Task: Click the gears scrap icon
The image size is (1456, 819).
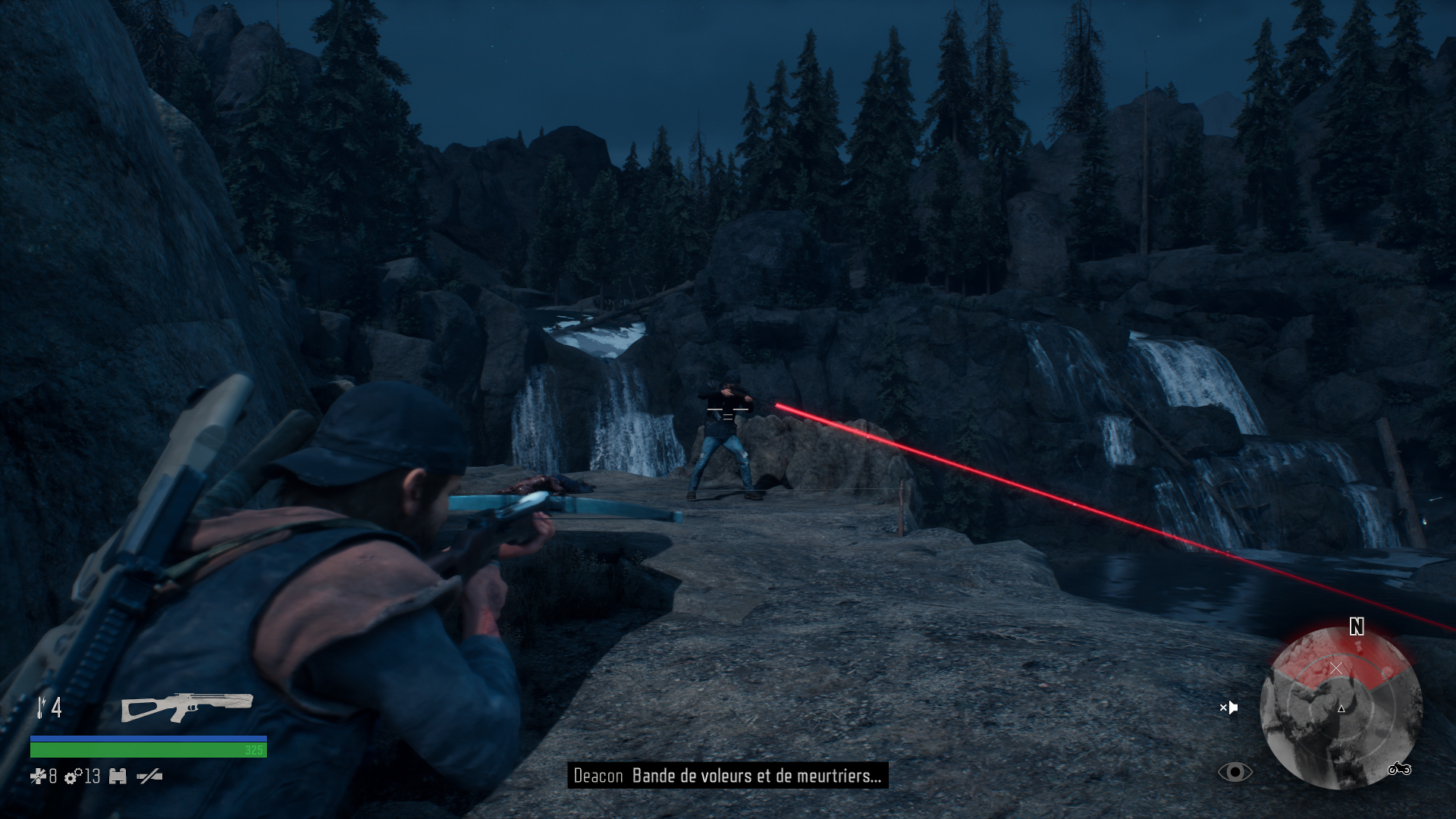Action: coord(73,777)
